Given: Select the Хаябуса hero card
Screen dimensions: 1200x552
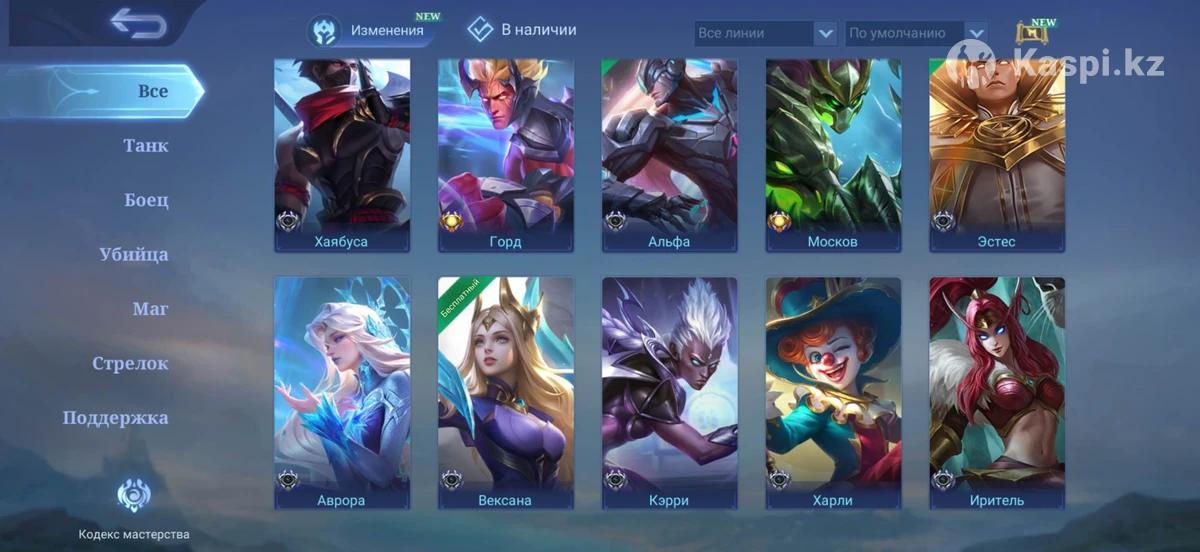Looking at the screenshot, I should point(342,155).
